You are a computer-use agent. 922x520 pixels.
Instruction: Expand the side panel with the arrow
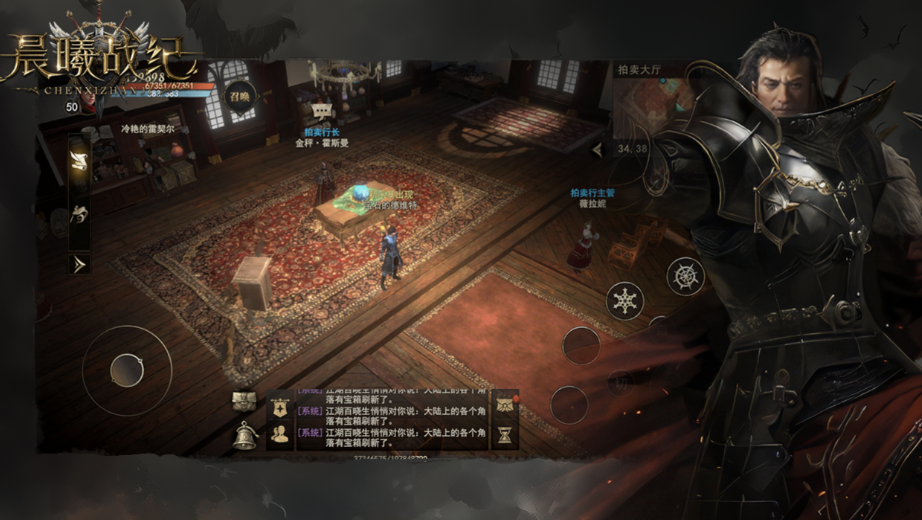pyautogui.click(x=79, y=264)
